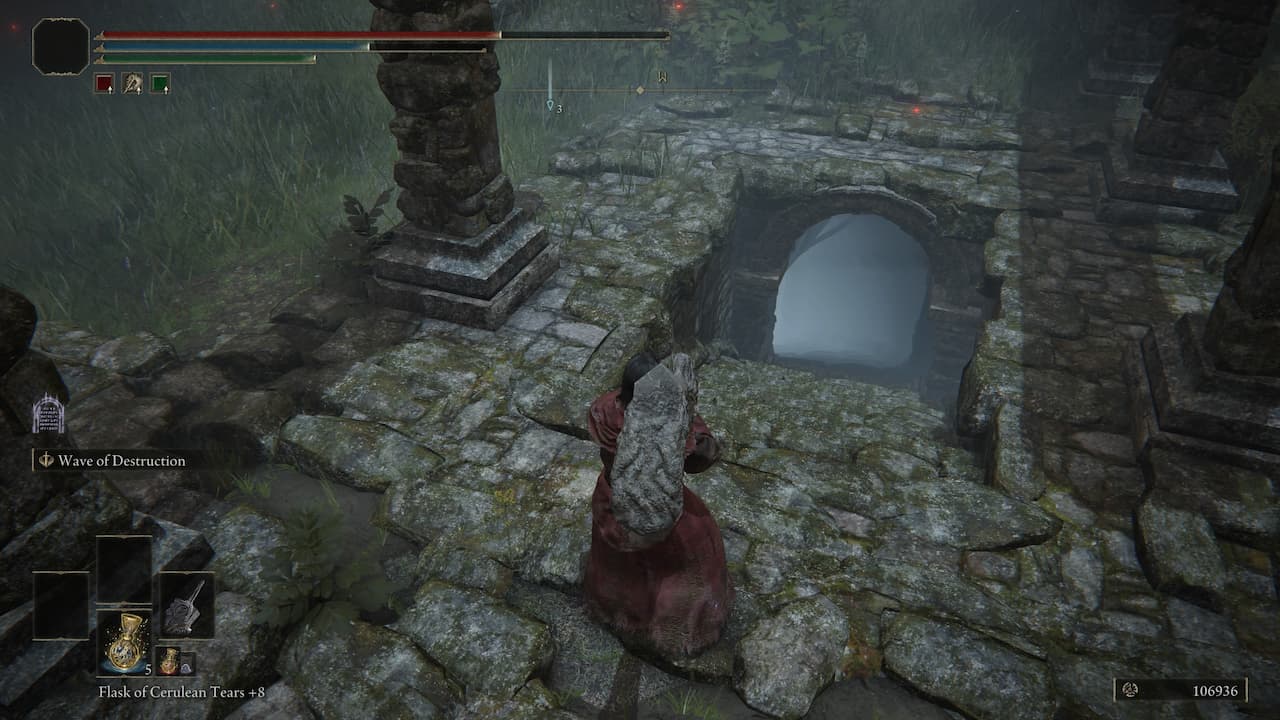The width and height of the screenshot is (1280, 720).
Task: Click the small cerulean flask thumbnail
Action: click(x=186, y=662)
